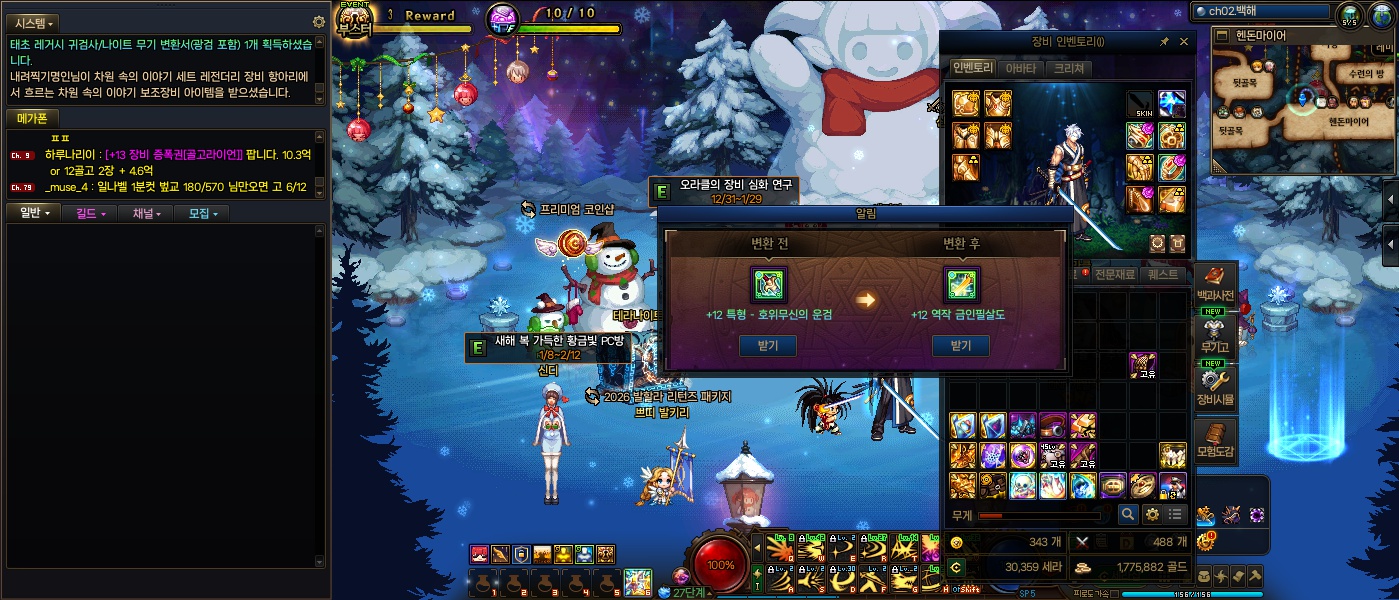Image resolution: width=1399 pixels, height=600 pixels.
Task: Open the 크리쳐 tab
Action: (1067, 69)
